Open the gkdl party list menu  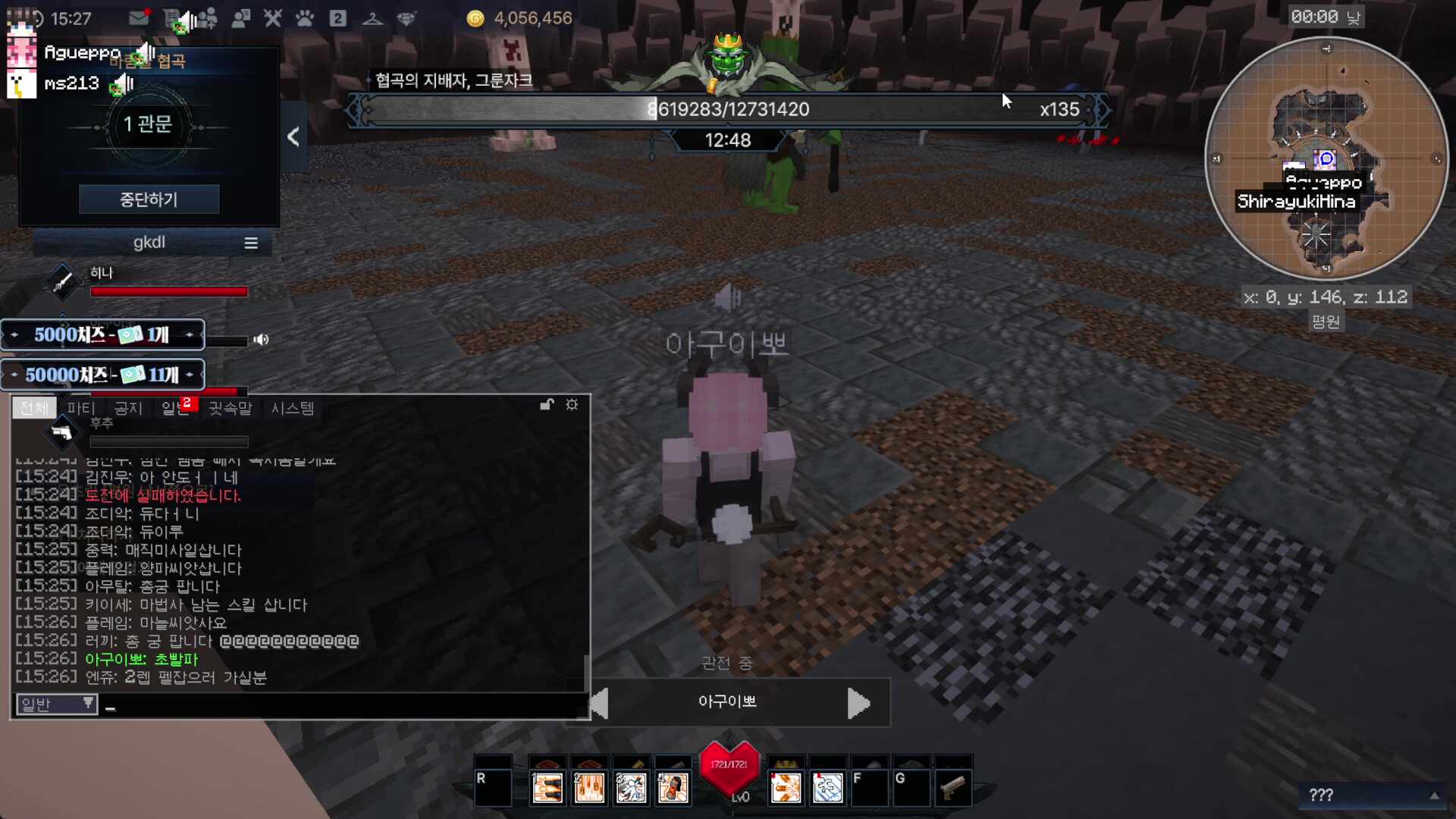(x=250, y=243)
